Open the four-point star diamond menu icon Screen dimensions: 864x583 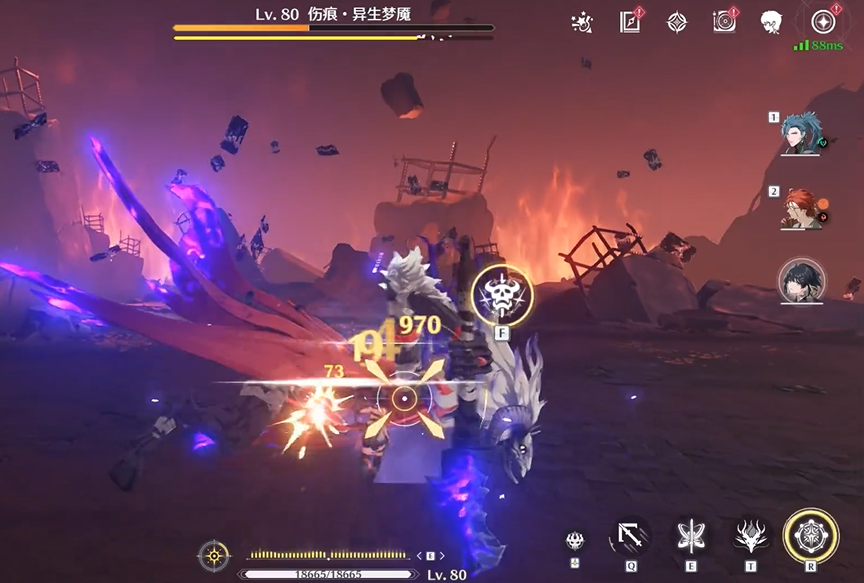[677, 22]
